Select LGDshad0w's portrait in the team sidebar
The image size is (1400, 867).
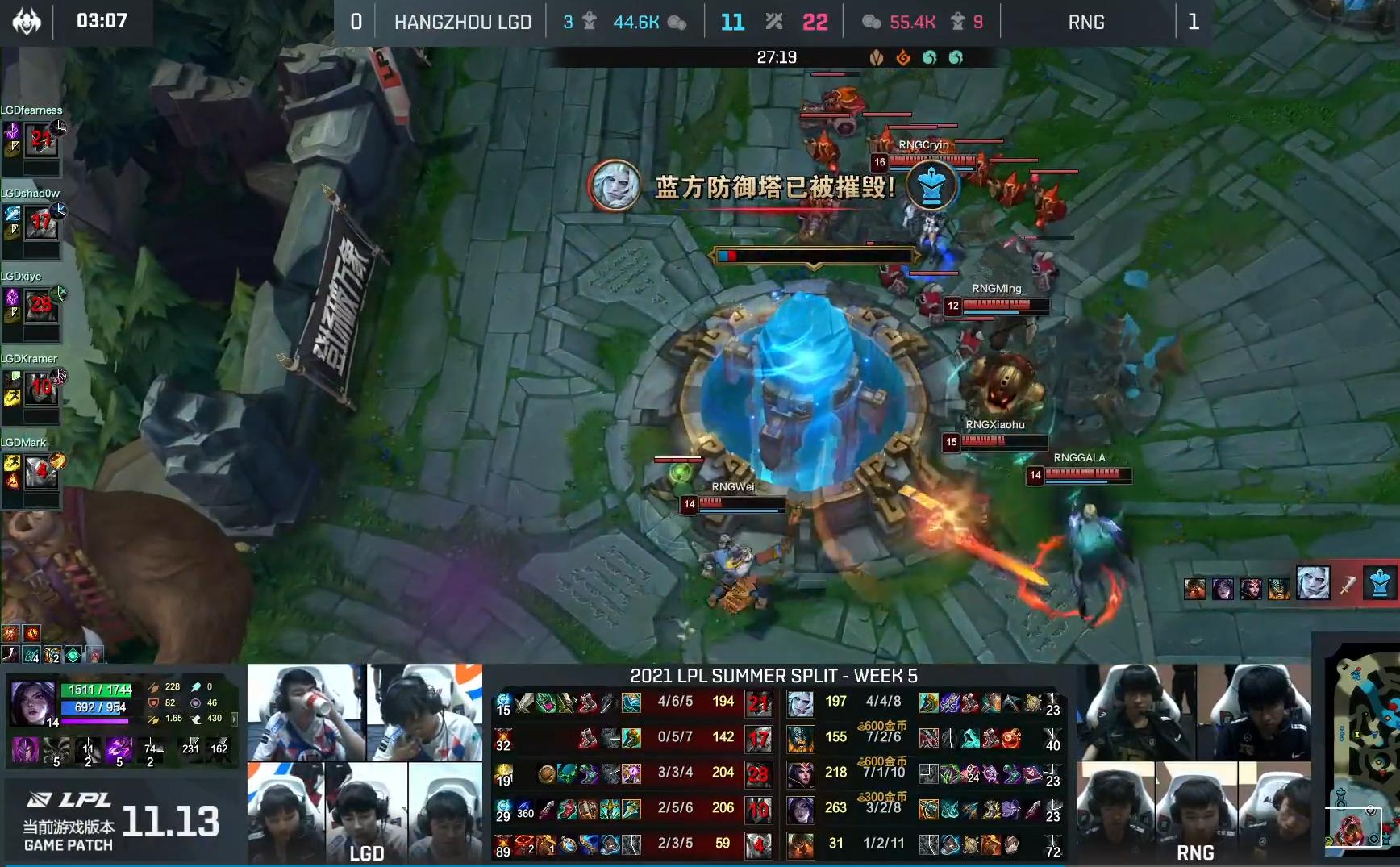(41, 224)
